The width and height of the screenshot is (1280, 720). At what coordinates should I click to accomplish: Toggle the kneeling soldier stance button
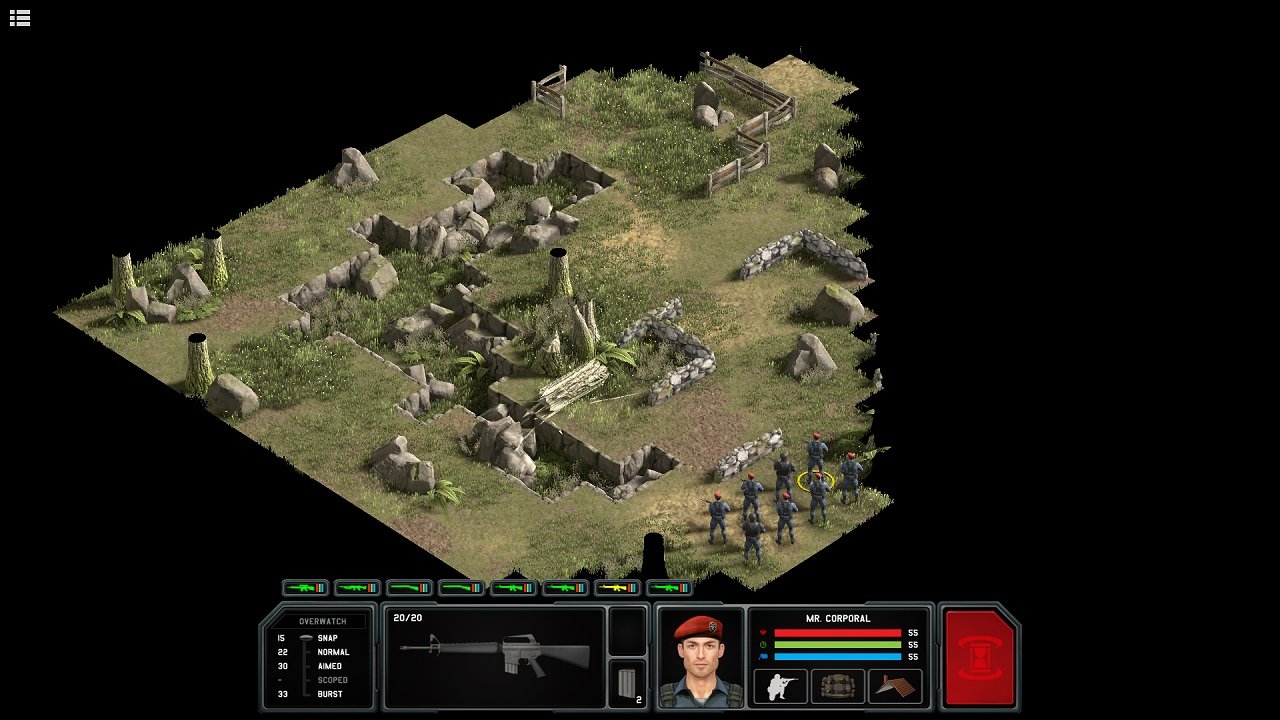coord(780,686)
